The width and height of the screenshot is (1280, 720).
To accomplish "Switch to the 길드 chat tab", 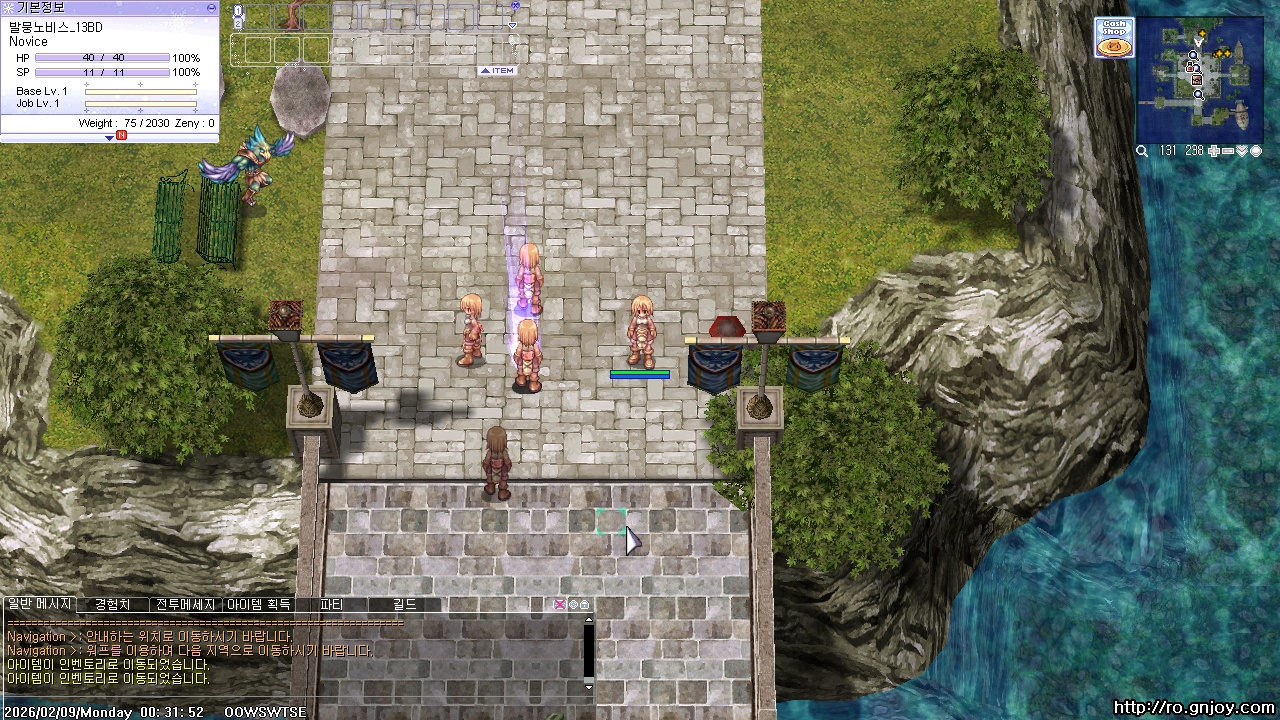I will point(404,605).
